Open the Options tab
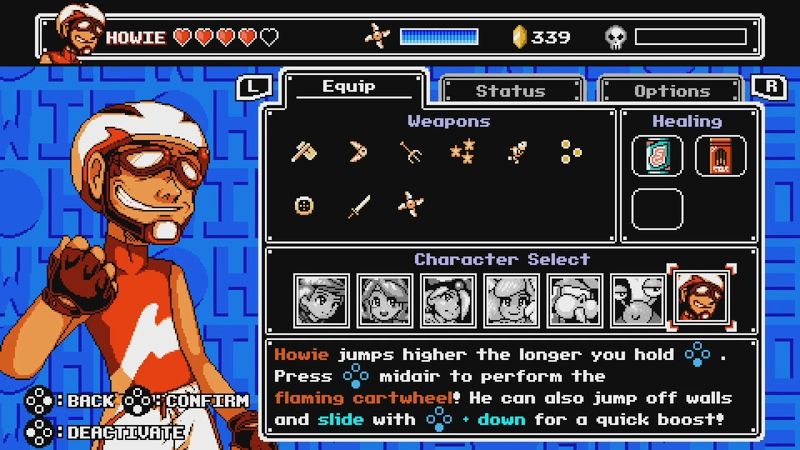Screen dimensions: 800x450 point(671,90)
